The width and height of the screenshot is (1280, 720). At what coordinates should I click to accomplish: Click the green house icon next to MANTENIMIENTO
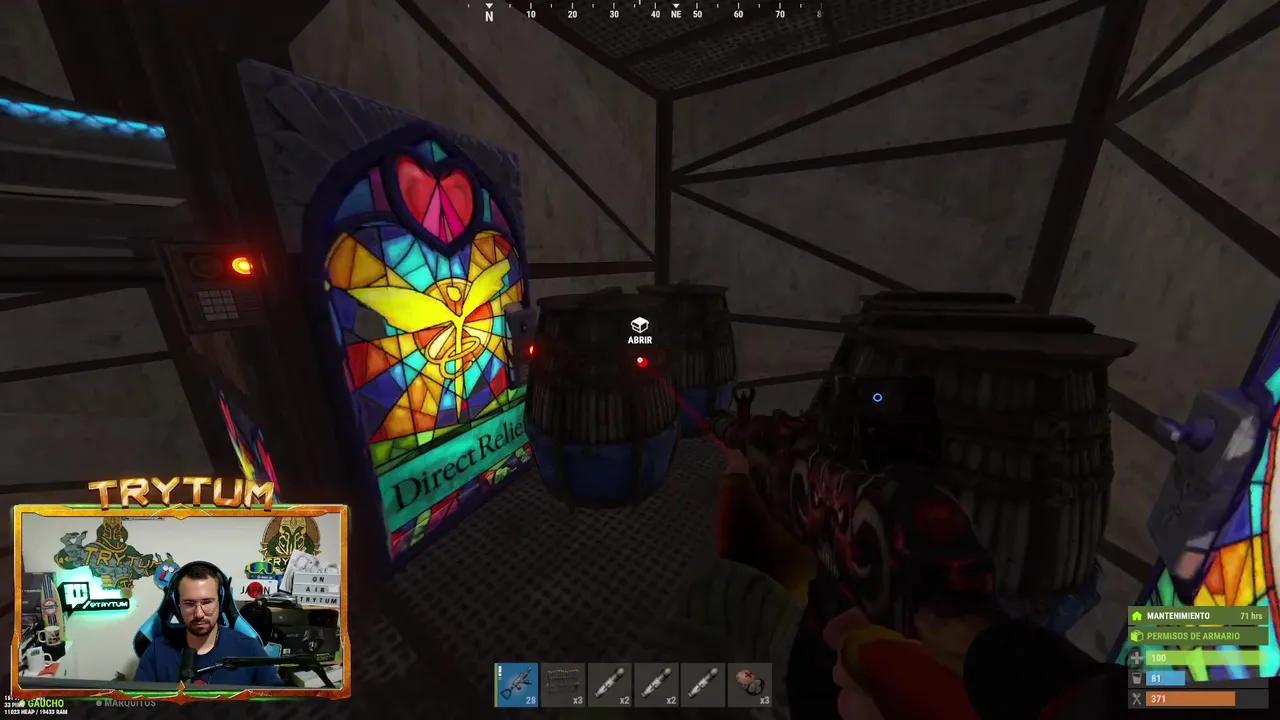pyautogui.click(x=1136, y=615)
